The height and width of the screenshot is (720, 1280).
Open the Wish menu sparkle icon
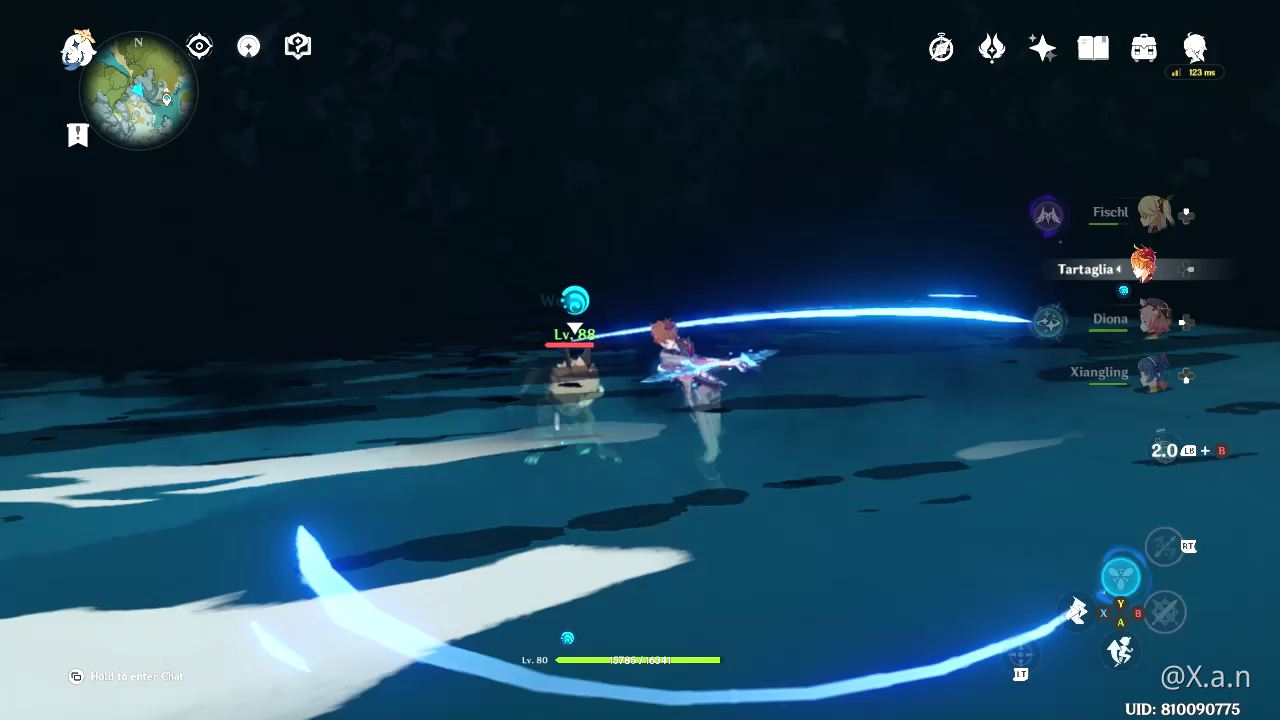[x=1042, y=47]
